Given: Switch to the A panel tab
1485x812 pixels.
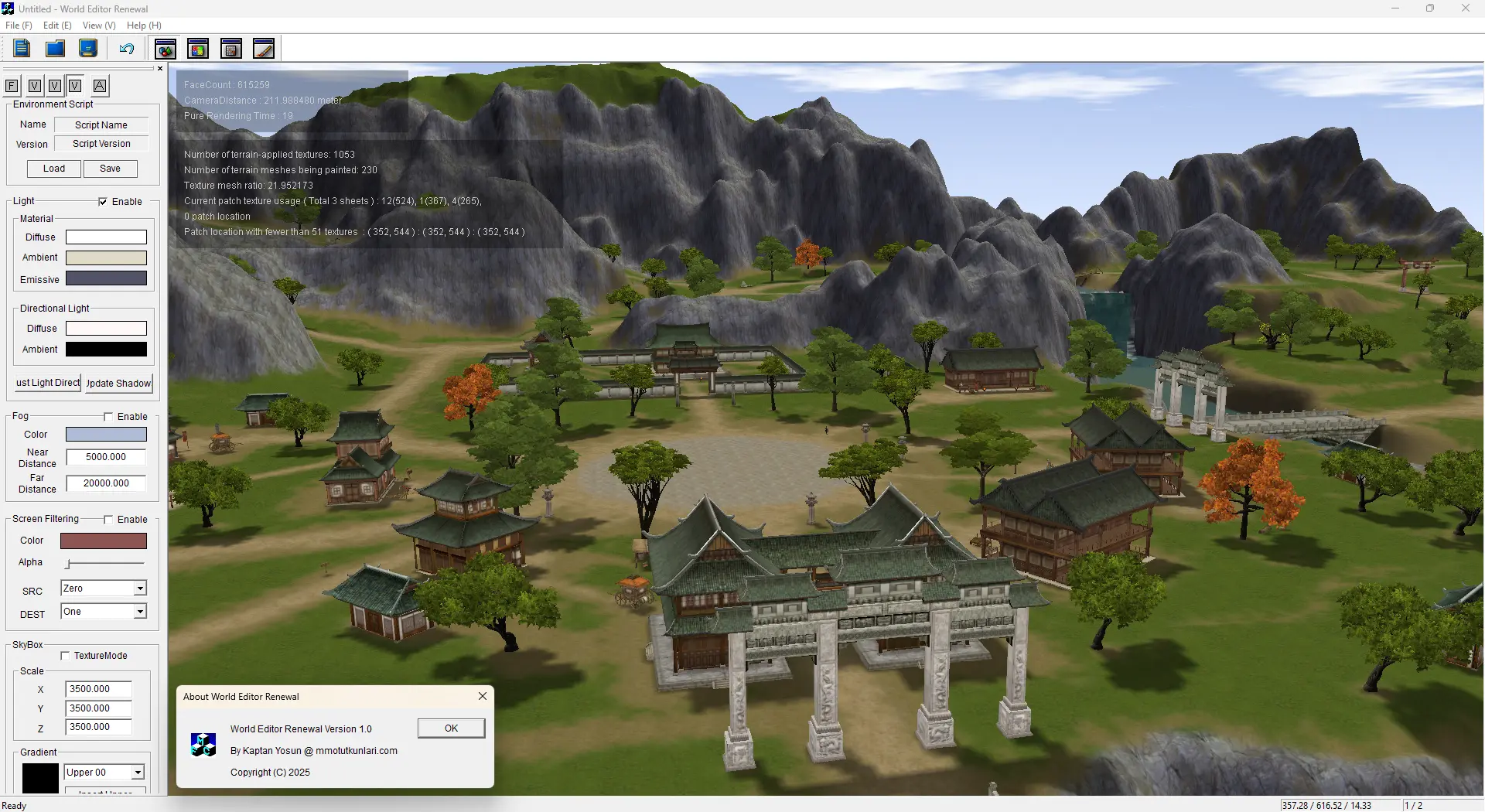Looking at the screenshot, I should pyautogui.click(x=100, y=86).
